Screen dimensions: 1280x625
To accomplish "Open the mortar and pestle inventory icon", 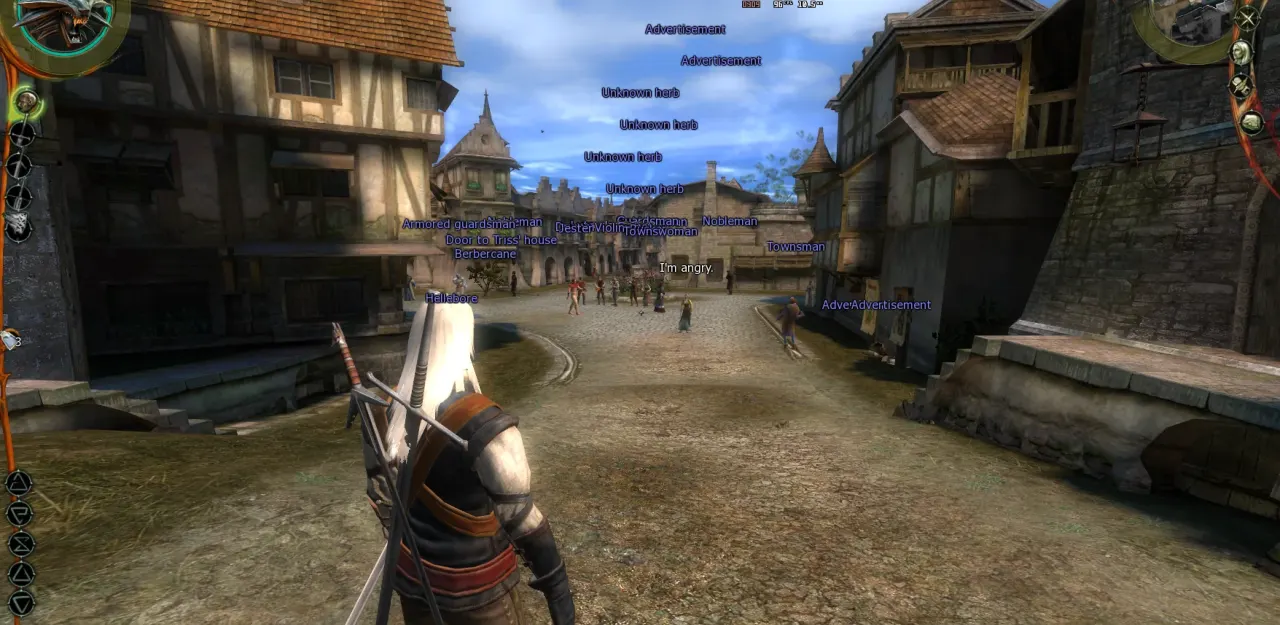I will [x=1240, y=86].
